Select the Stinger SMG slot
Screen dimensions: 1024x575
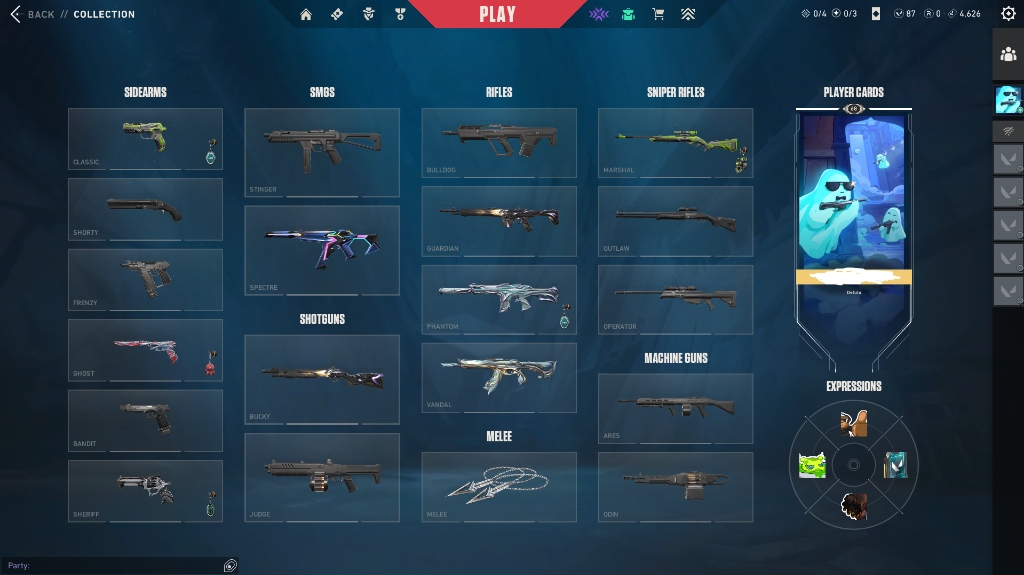tap(322, 152)
